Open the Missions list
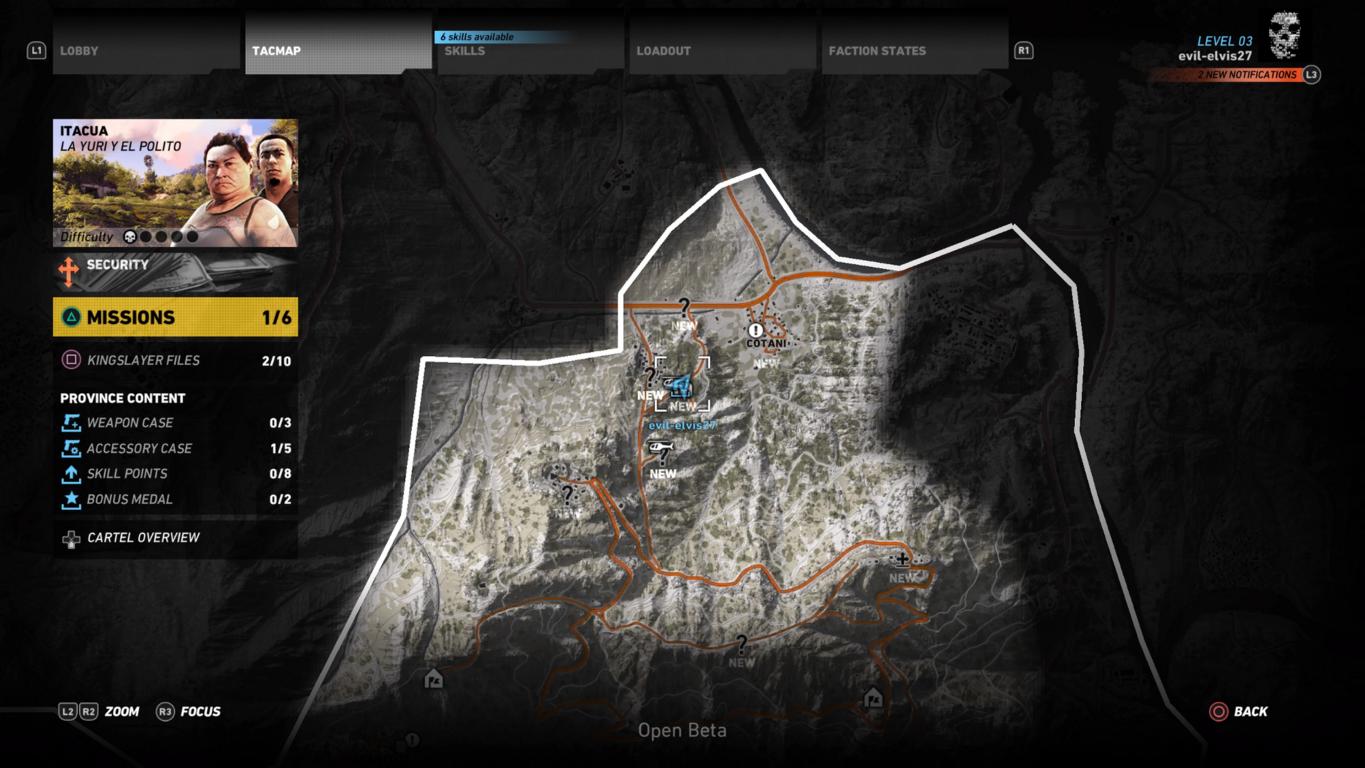Viewport: 1365px width, 768px height. [x=175, y=317]
